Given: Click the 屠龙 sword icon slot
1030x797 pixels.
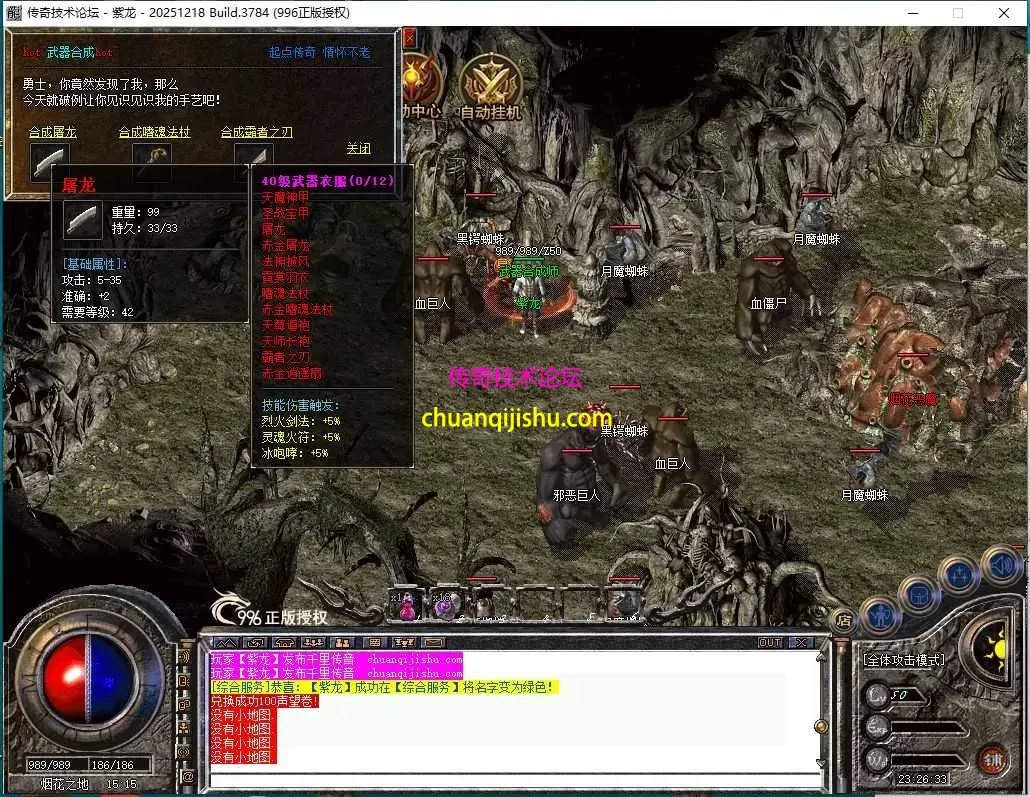Looking at the screenshot, I should click(x=49, y=161).
